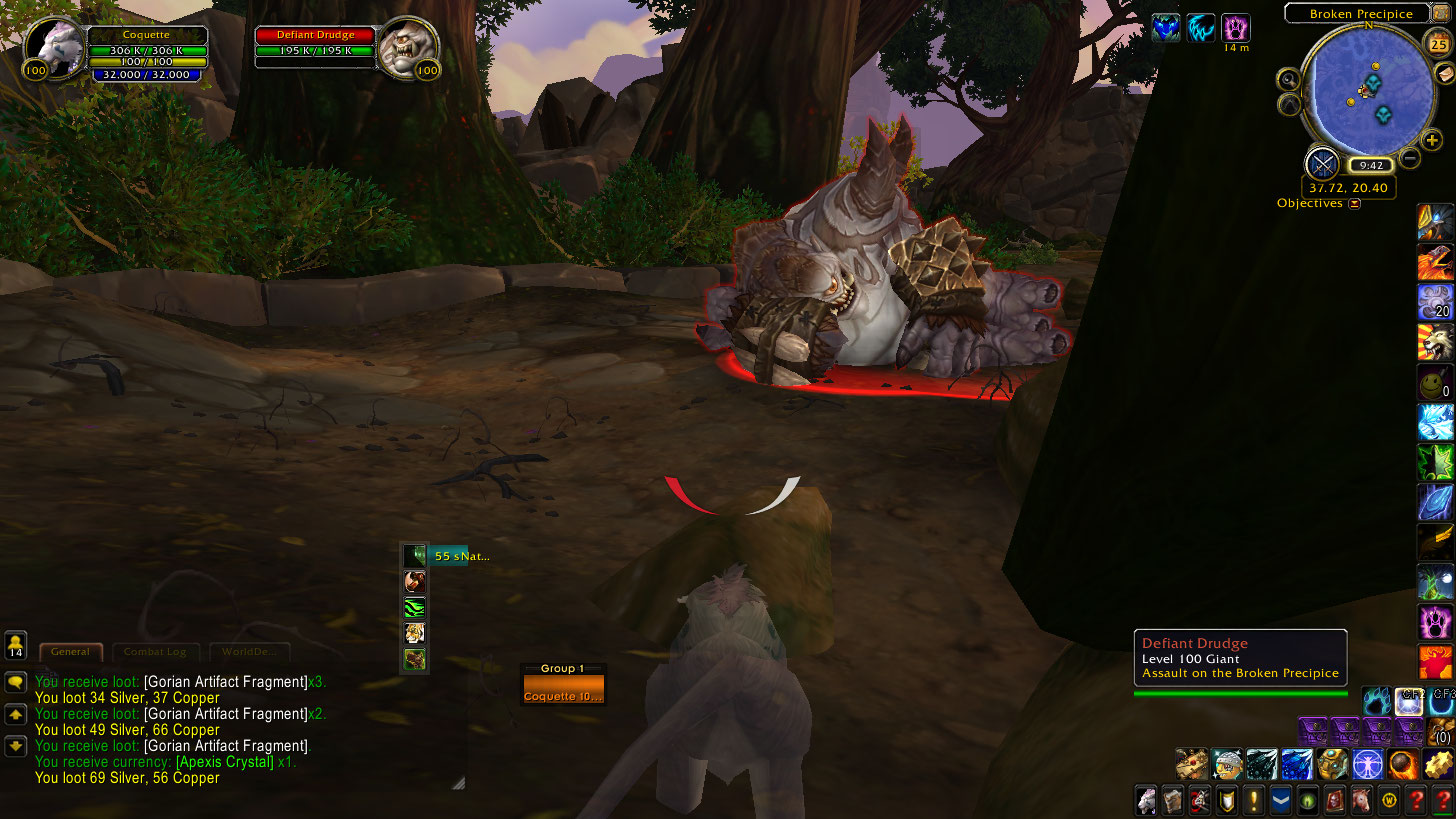Viewport: 1456px width, 819px height.
Task: Open the calendar showing day 25
Action: coord(1439,43)
